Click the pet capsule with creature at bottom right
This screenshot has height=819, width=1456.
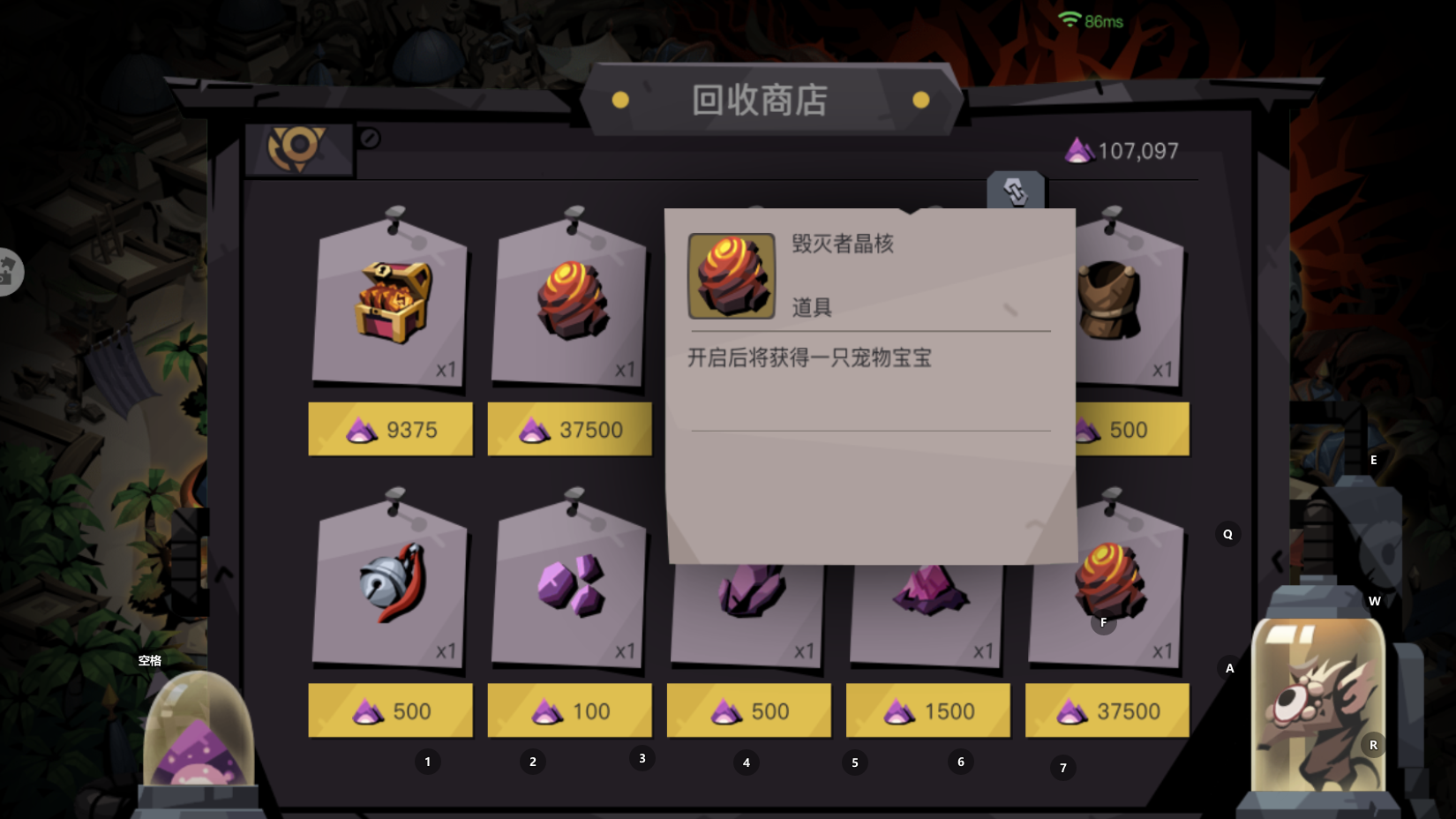tap(1318, 706)
